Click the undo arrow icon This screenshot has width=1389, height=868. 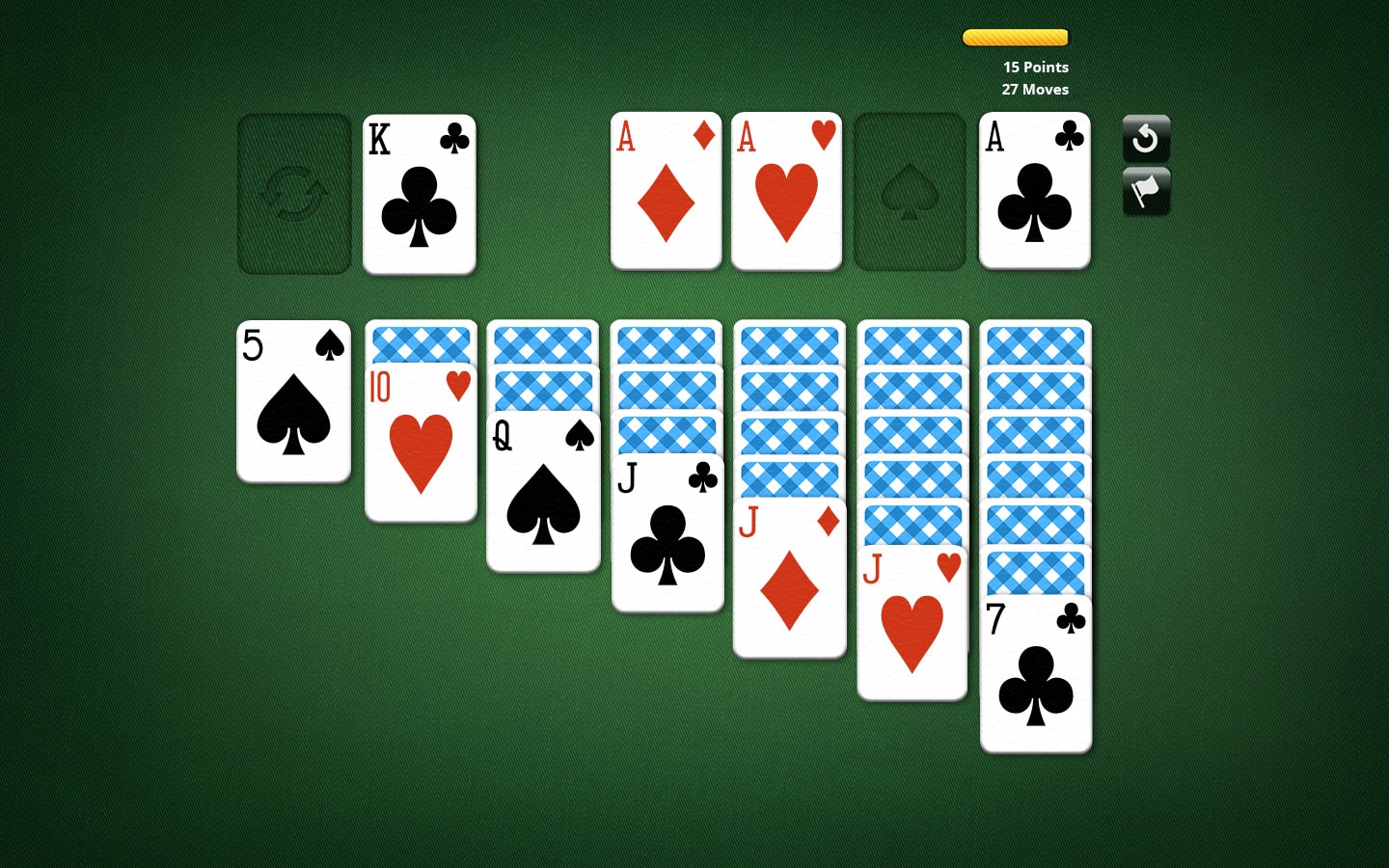point(1146,138)
